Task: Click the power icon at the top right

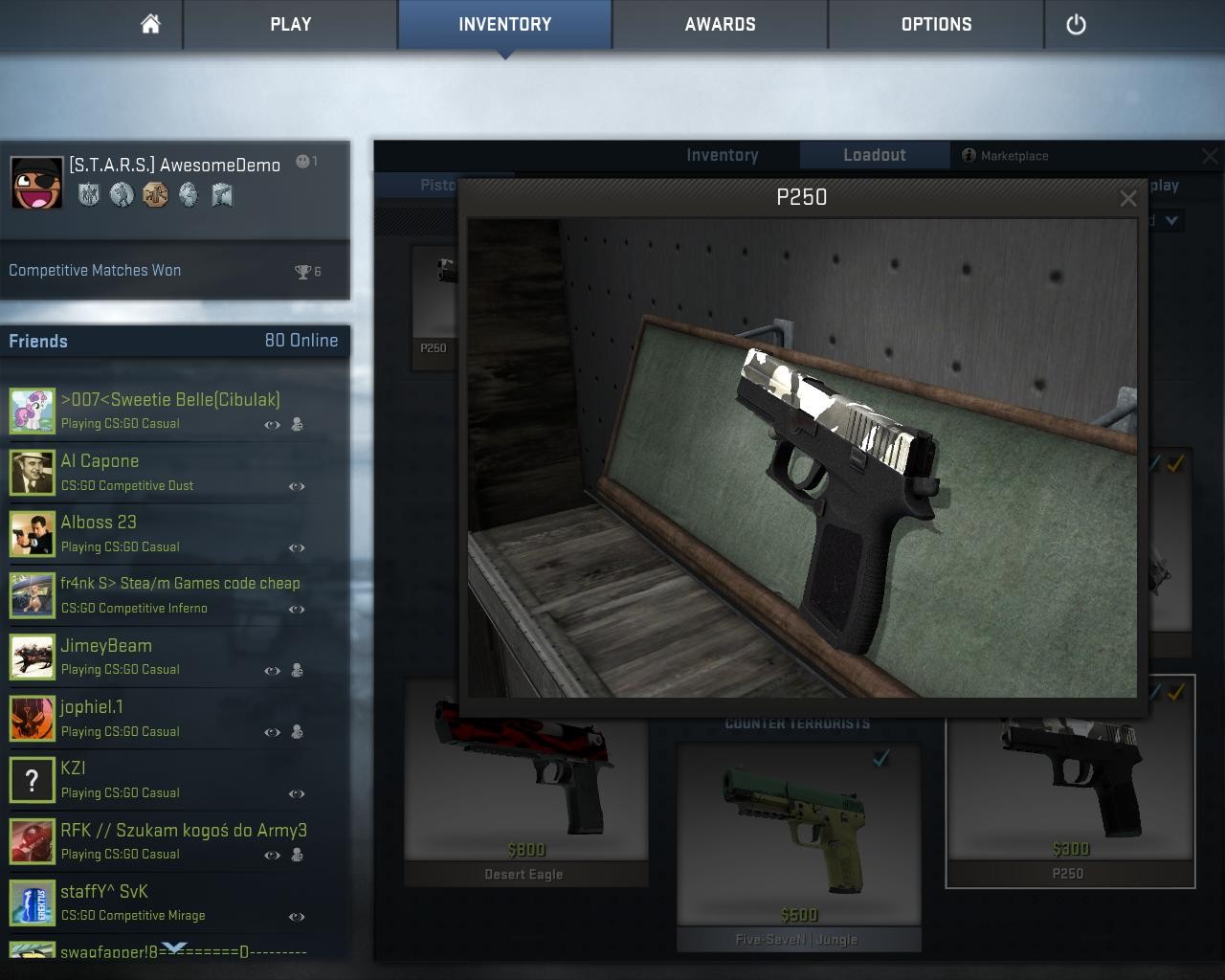Action: (x=1076, y=24)
